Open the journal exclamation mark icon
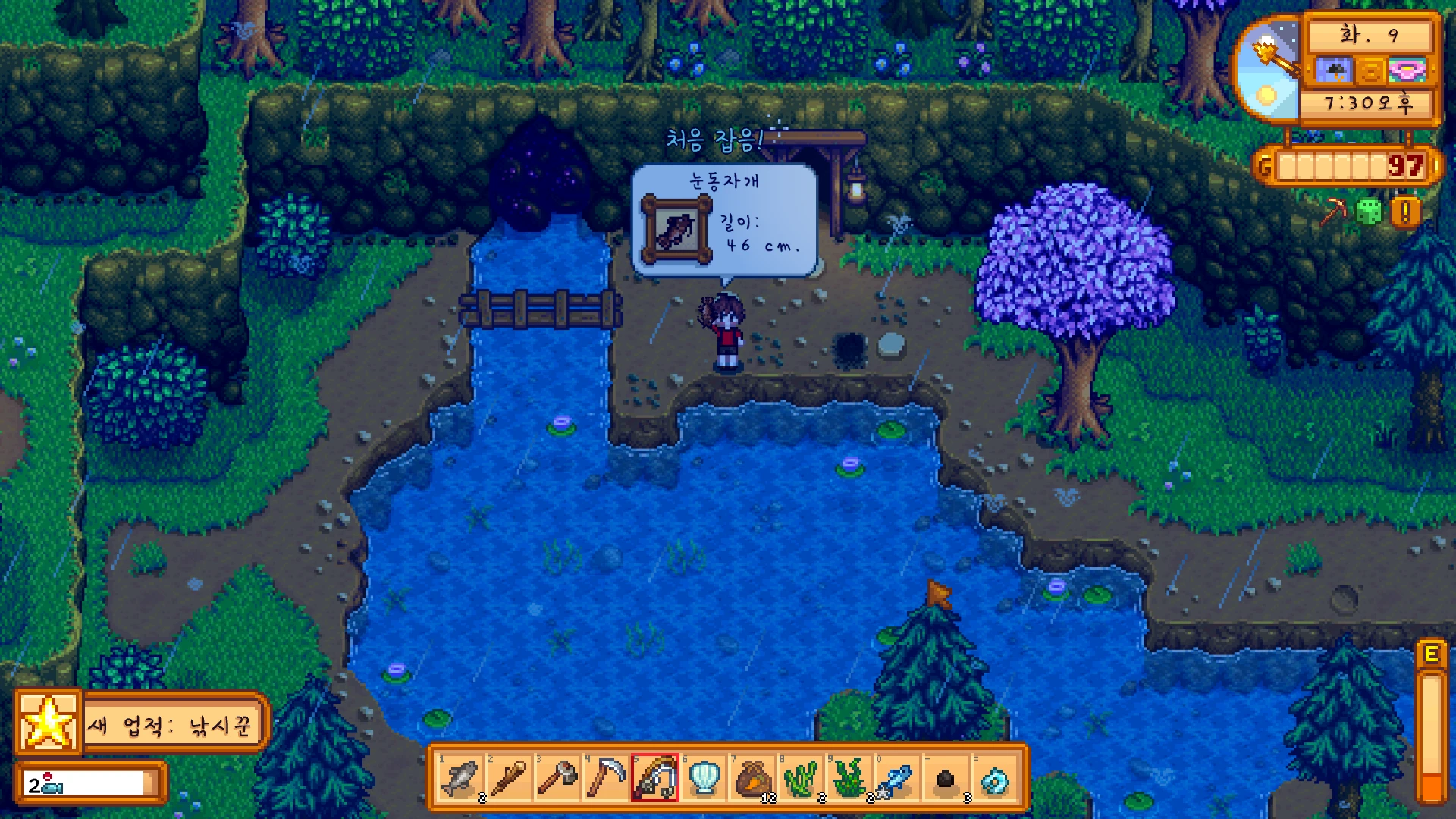Screen dimensions: 1456x819 (x=1405, y=213)
